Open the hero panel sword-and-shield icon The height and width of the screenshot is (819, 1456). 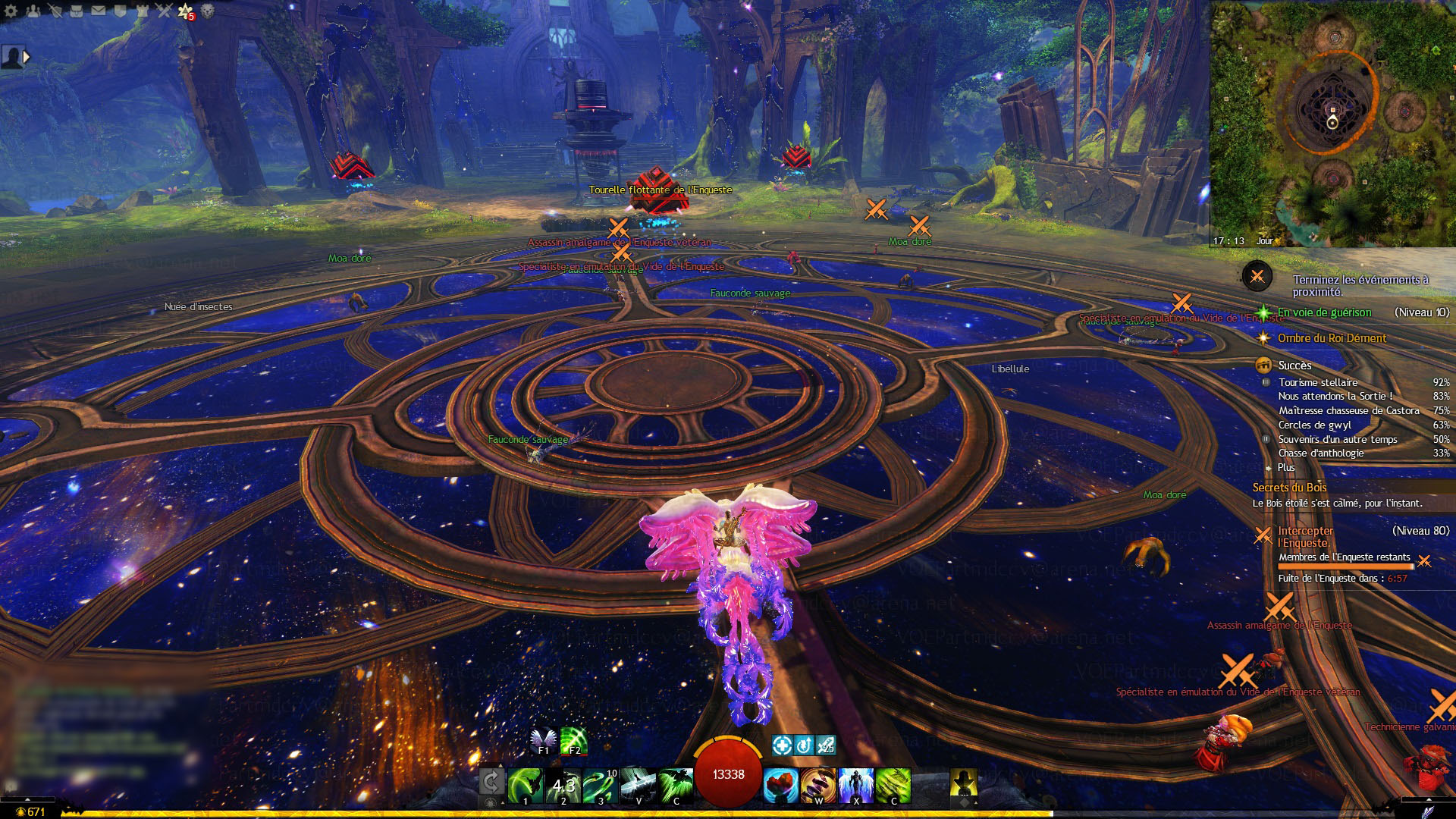pos(55,11)
